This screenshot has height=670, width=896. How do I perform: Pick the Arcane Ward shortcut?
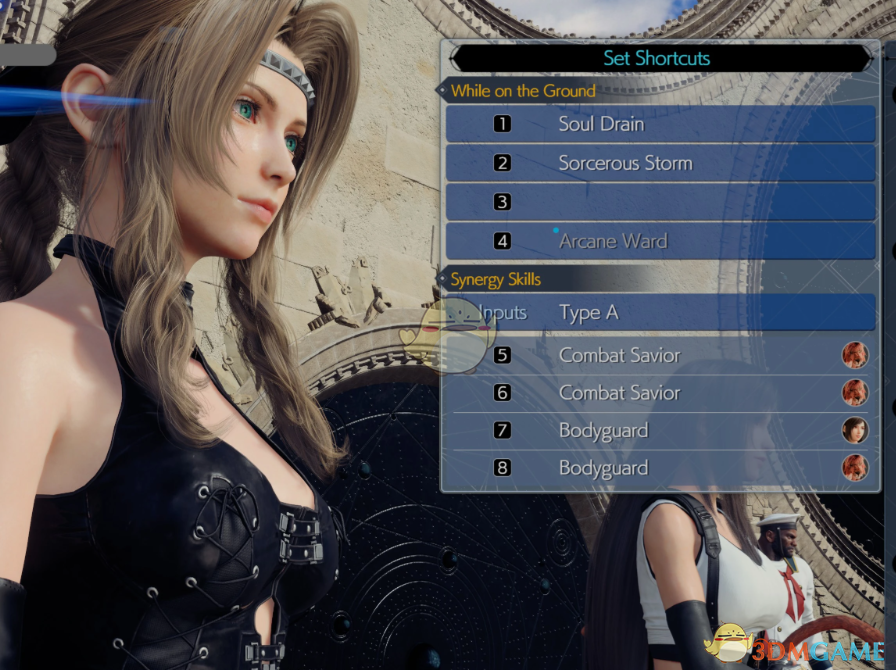click(660, 241)
